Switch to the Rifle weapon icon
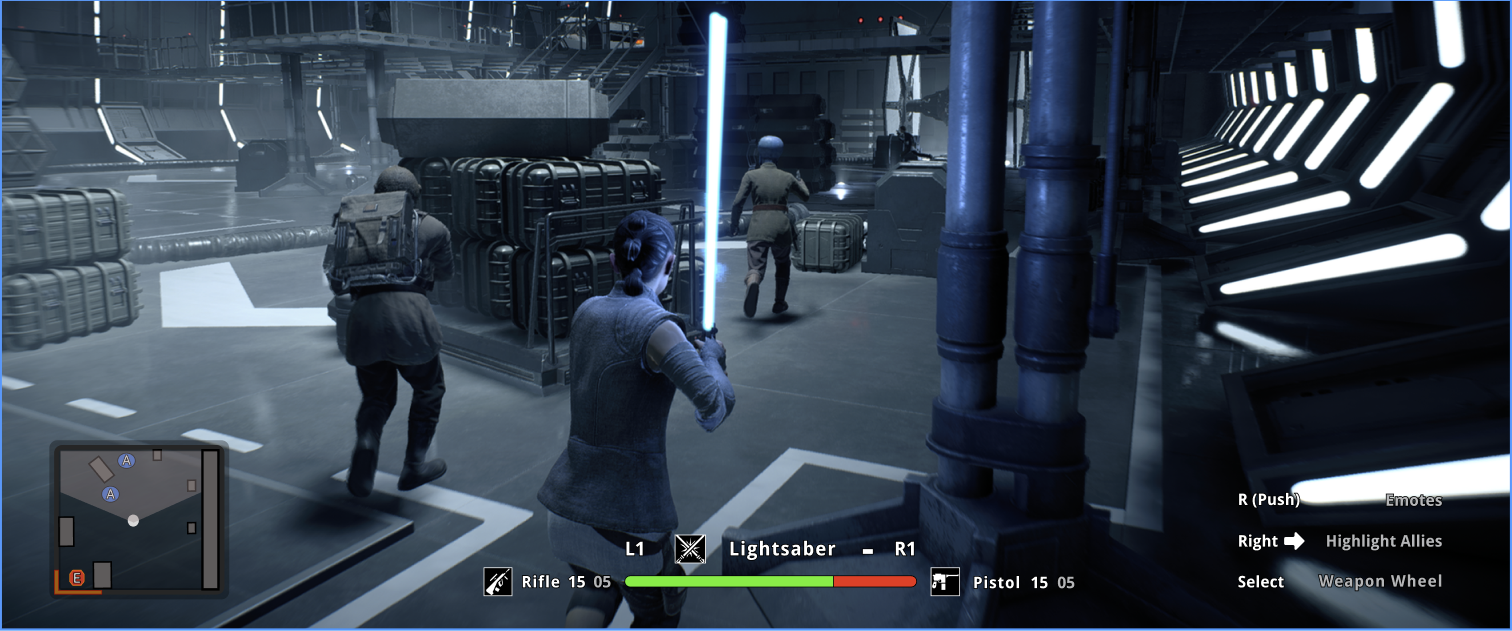1512x631 pixels. coord(498,582)
